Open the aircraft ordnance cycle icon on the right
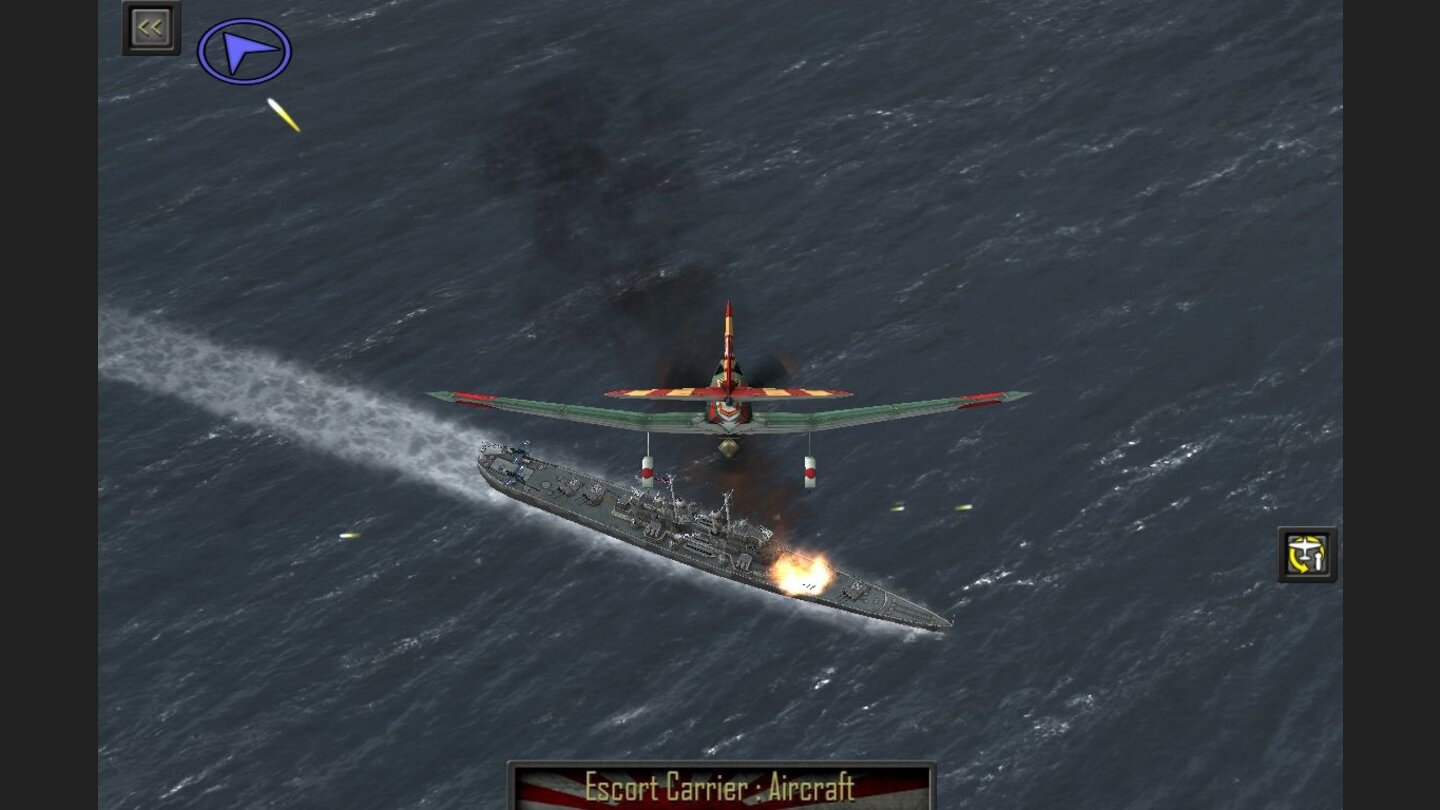 [x=1307, y=554]
